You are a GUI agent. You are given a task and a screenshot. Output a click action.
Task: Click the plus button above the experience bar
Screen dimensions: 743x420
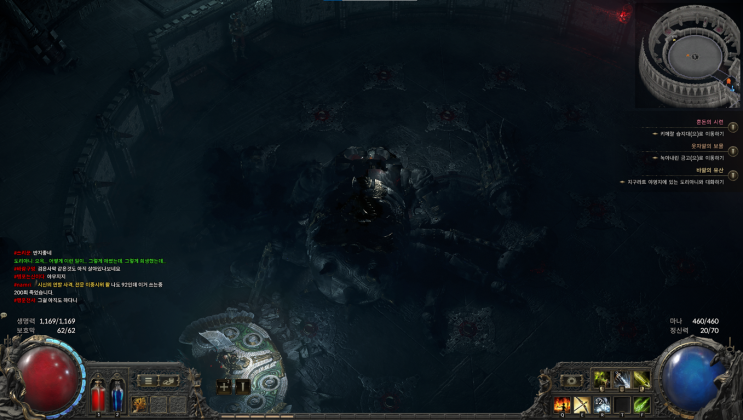(x=224, y=385)
